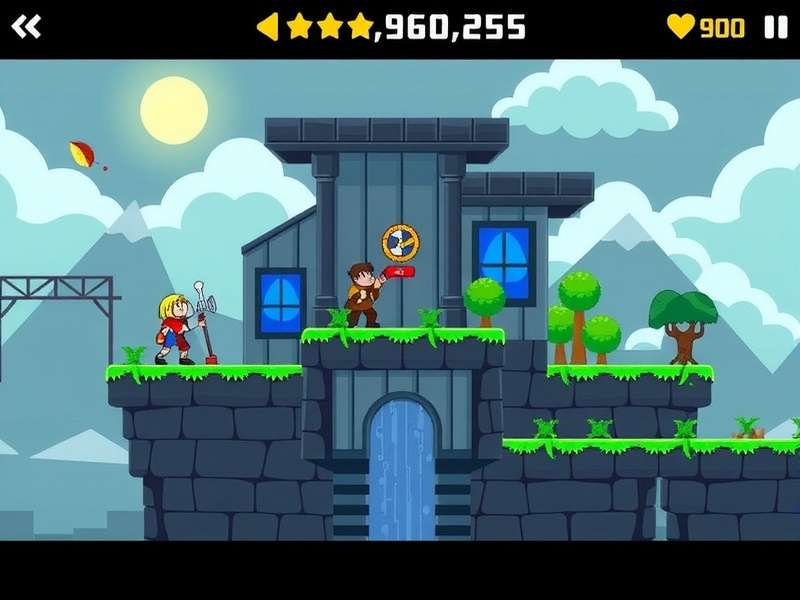Click the yellow left arrow beside the stars
The width and height of the screenshot is (800, 600).
(x=268, y=27)
